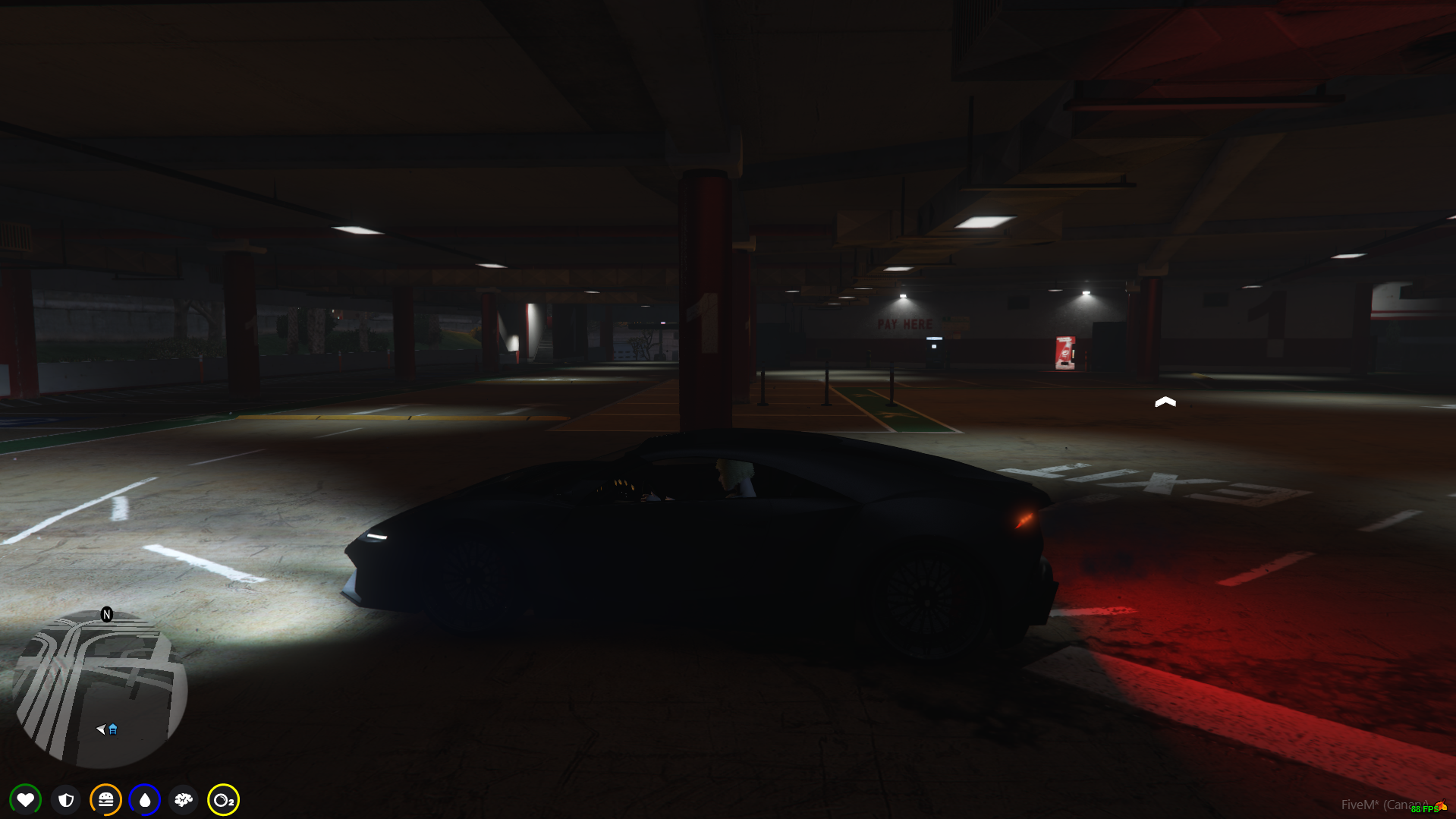The width and height of the screenshot is (1456, 819).
Task: Click the "N" compass marker above the minimap
Action: click(x=106, y=613)
